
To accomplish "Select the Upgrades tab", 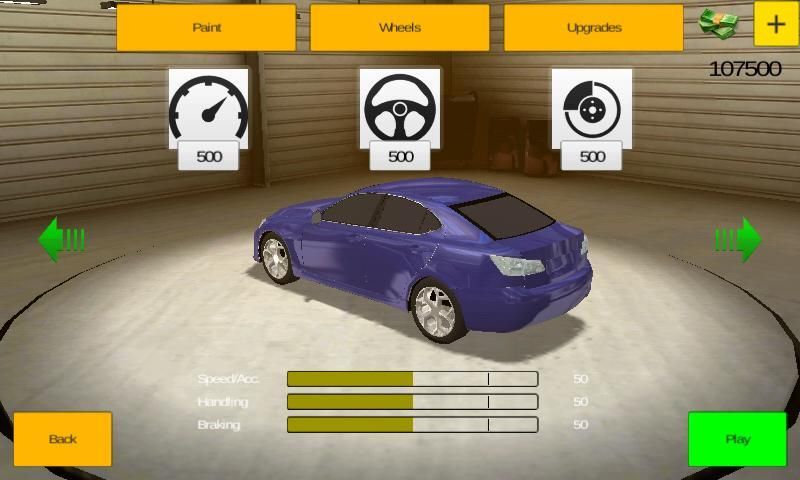I will click(x=593, y=28).
